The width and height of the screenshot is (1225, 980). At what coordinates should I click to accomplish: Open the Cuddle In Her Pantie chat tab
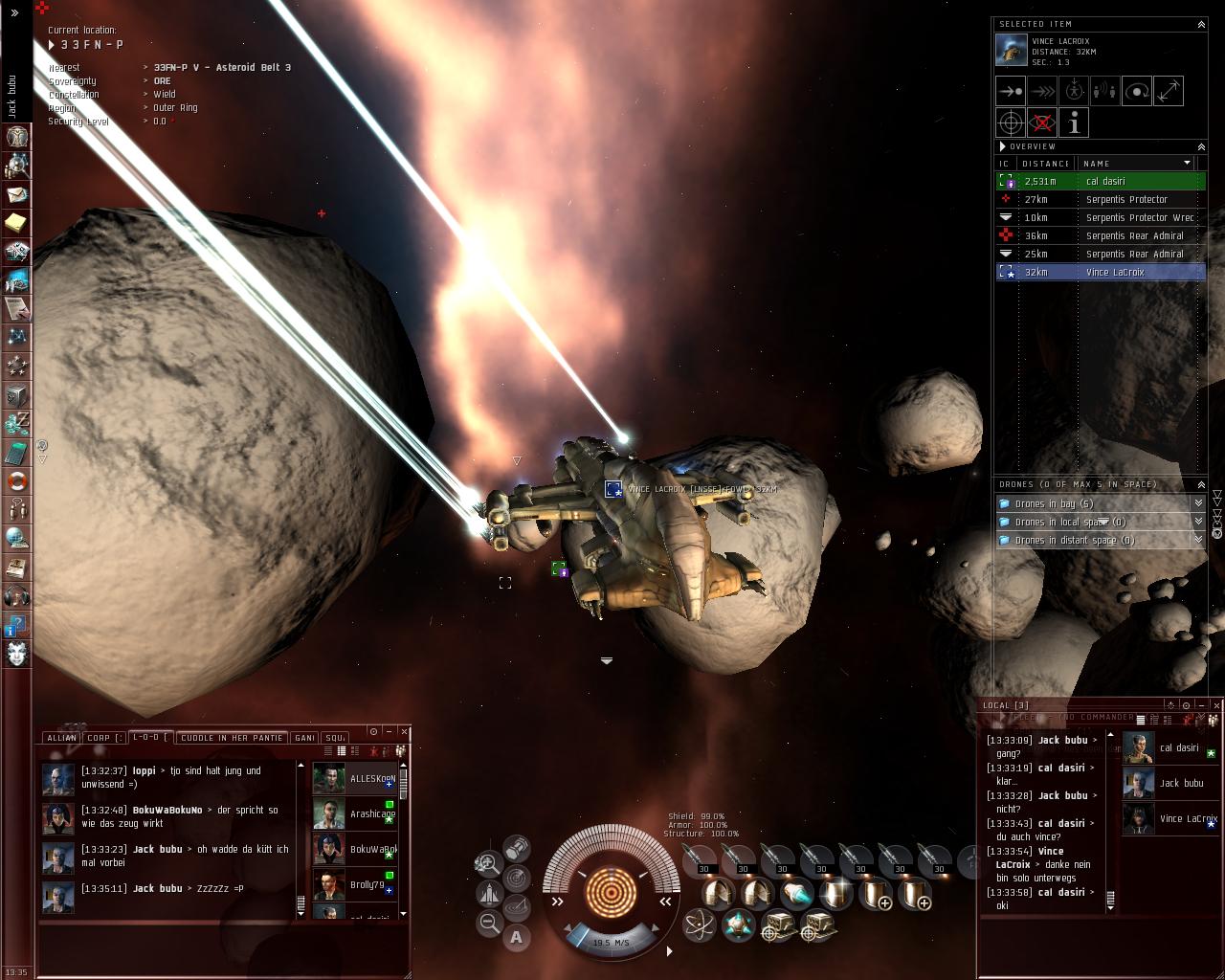coord(232,738)
